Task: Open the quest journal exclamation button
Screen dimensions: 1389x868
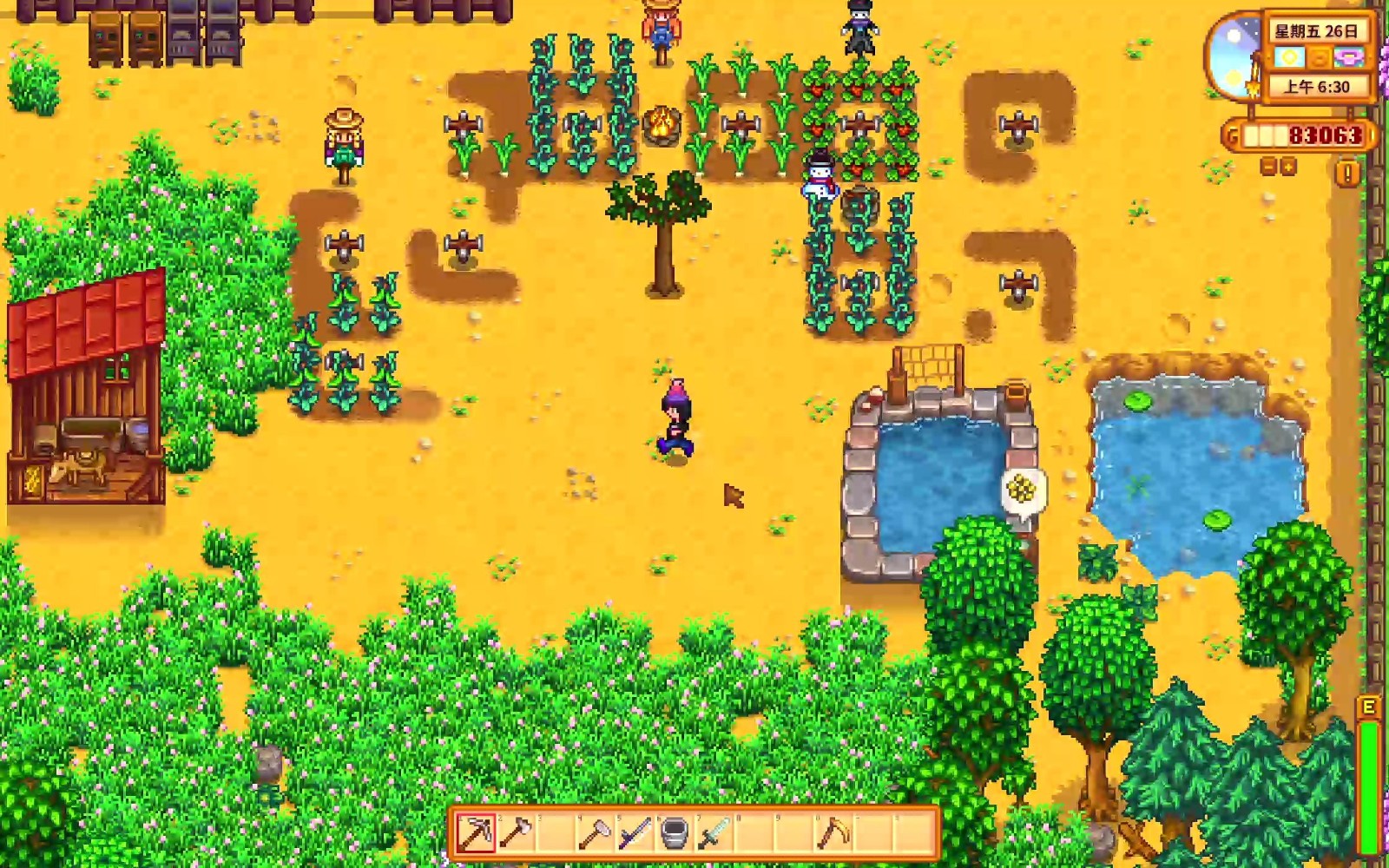Action: click(x=1347, y=174)
